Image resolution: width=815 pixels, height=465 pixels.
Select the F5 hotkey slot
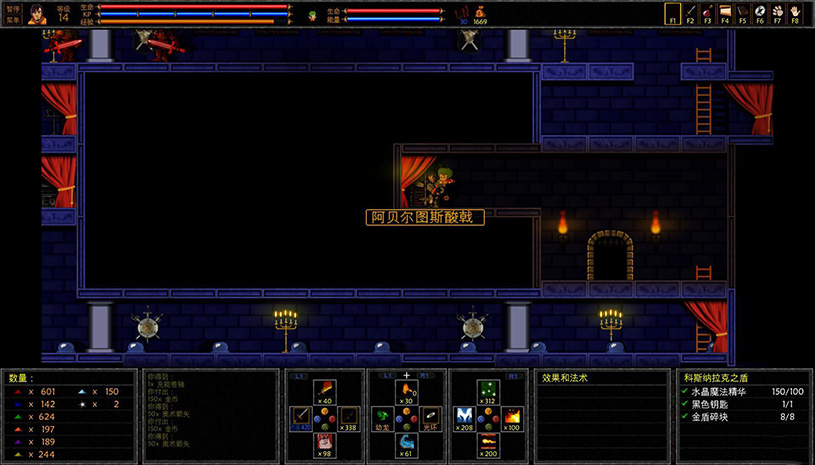click(x=742, y=14)
